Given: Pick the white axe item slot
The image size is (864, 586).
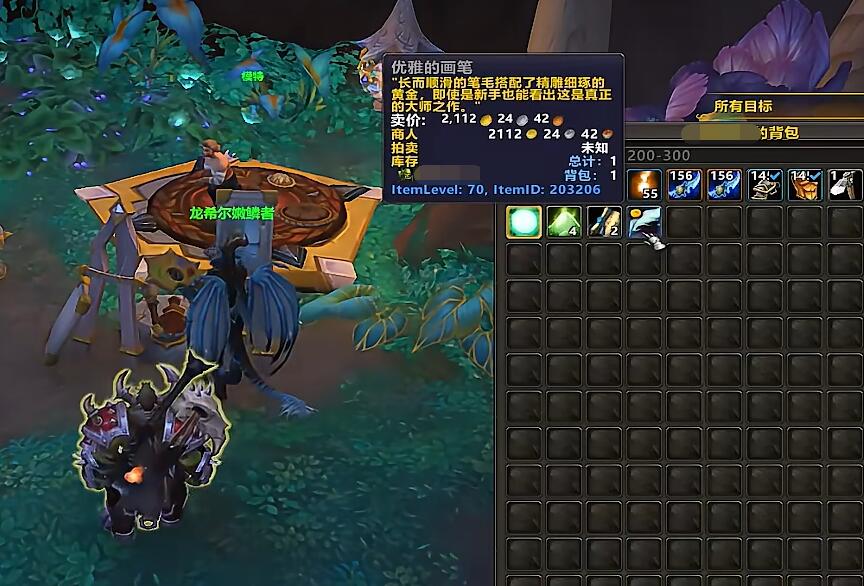Looking at the screenshot, I should pos(845,185).
